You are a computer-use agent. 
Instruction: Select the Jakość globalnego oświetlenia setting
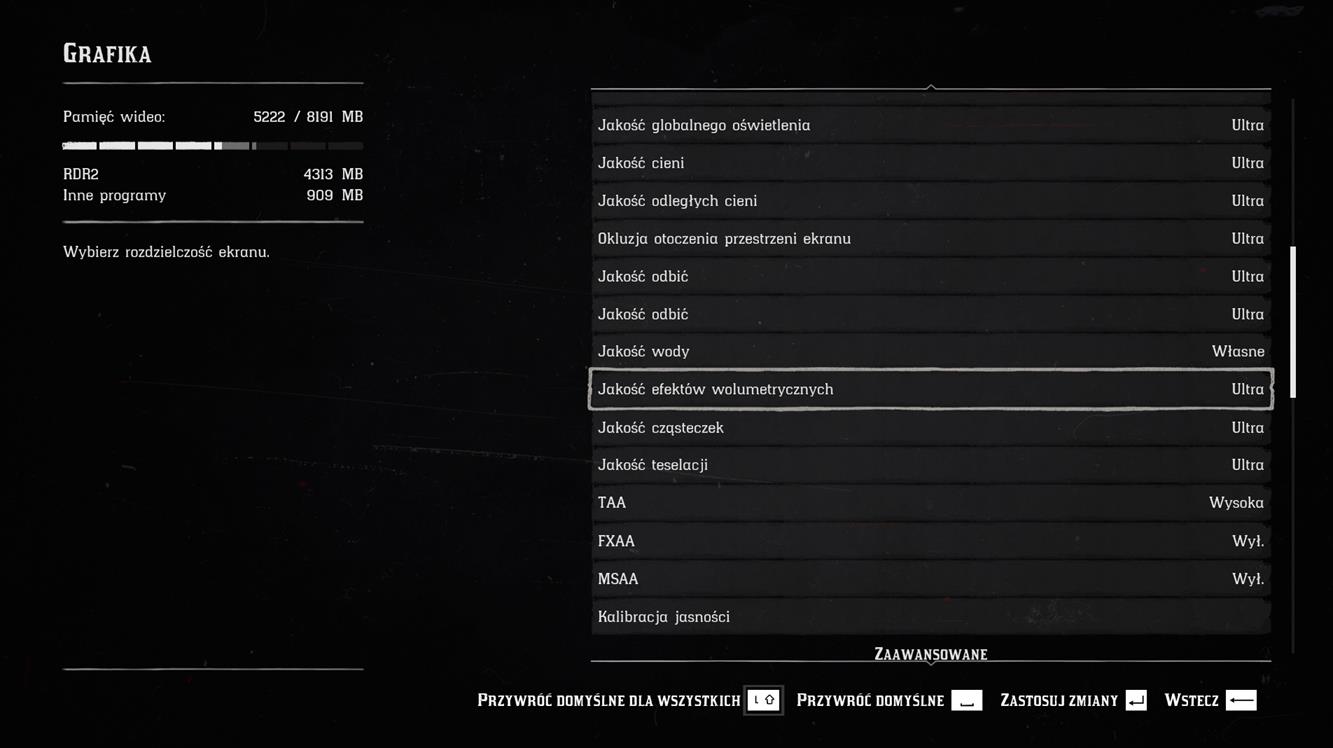coord(930,125)
